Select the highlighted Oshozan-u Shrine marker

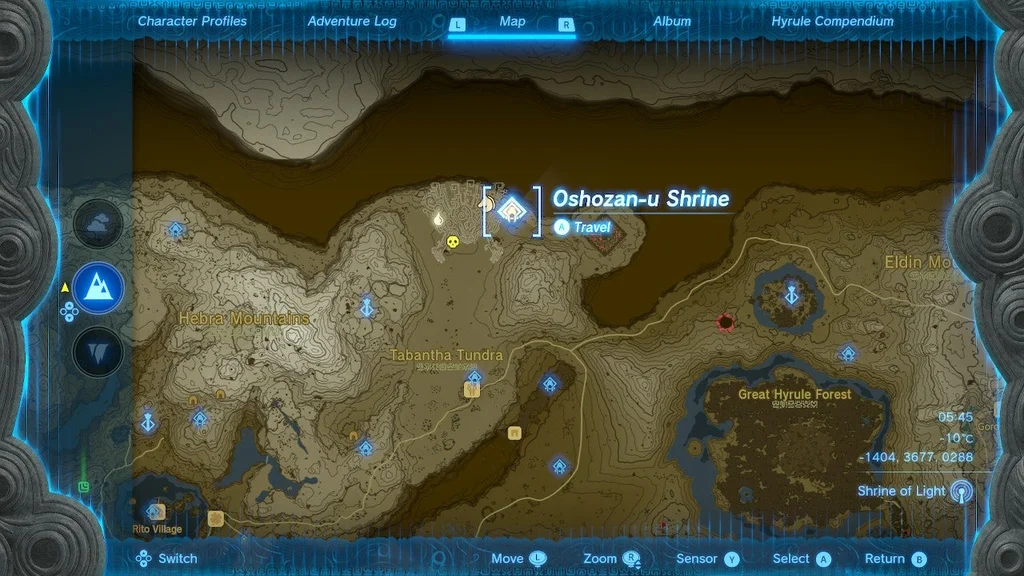[512, 209]
